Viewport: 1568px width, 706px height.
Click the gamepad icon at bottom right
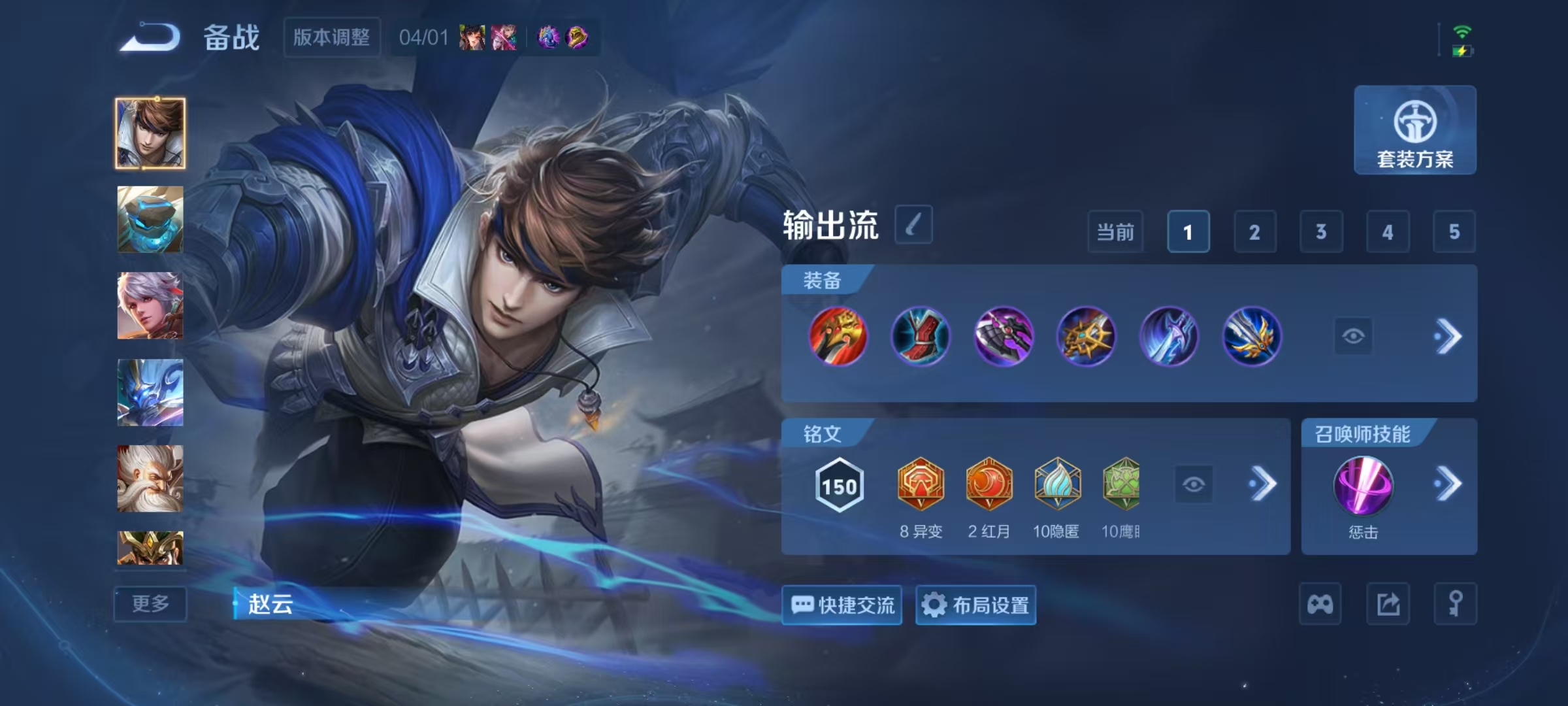tap(1320, 605)
